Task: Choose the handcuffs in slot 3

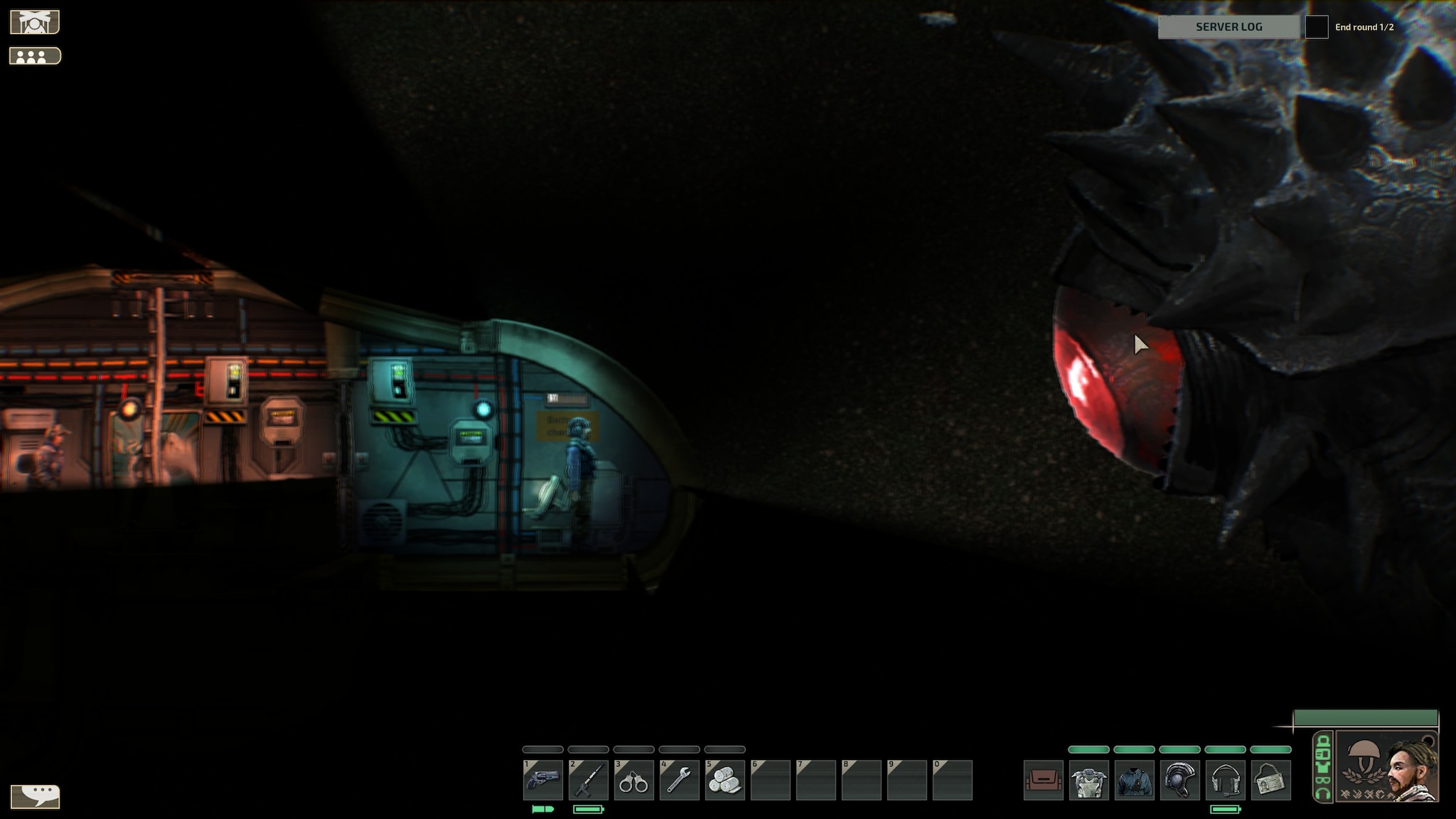Action: 634,780
